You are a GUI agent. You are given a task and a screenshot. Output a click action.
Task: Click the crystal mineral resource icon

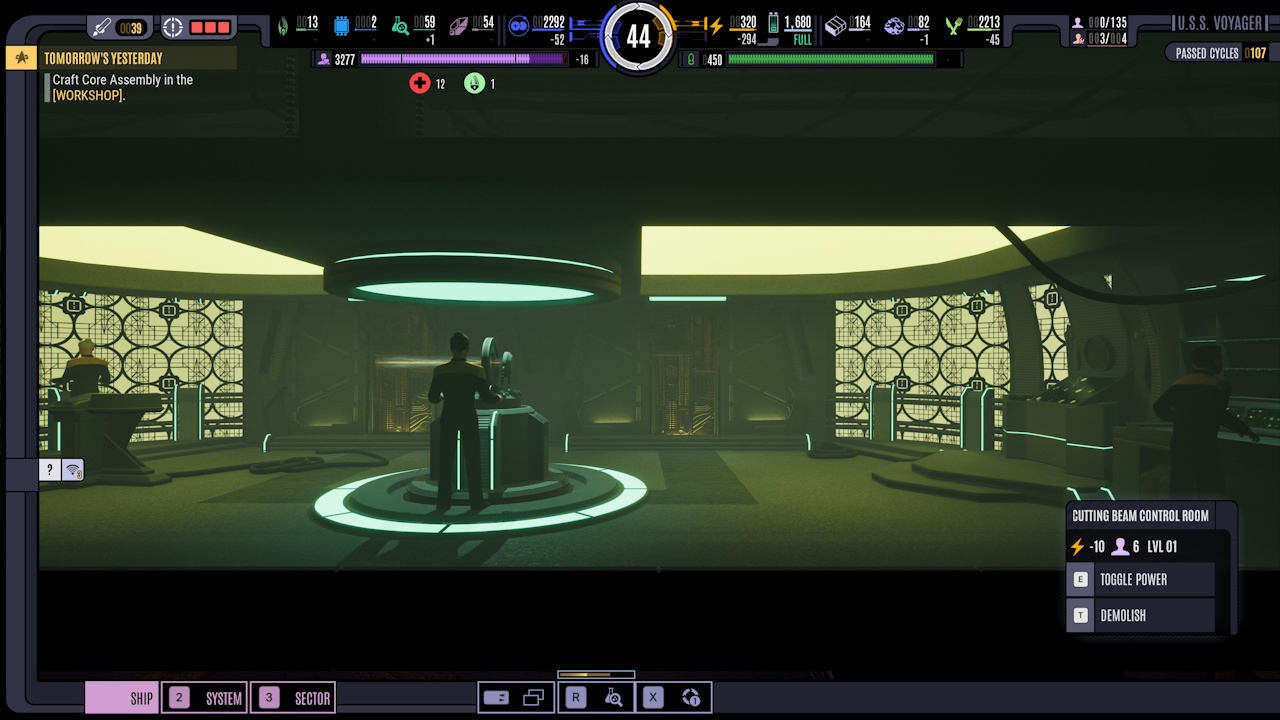click(x=458, y=24)
